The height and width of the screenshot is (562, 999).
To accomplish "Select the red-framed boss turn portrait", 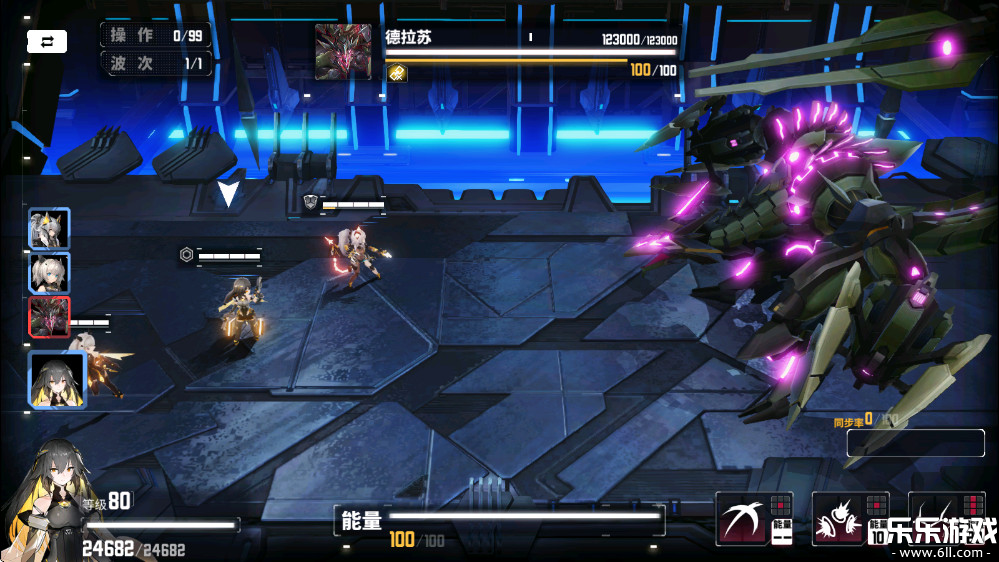I will (x=49, y=317).
